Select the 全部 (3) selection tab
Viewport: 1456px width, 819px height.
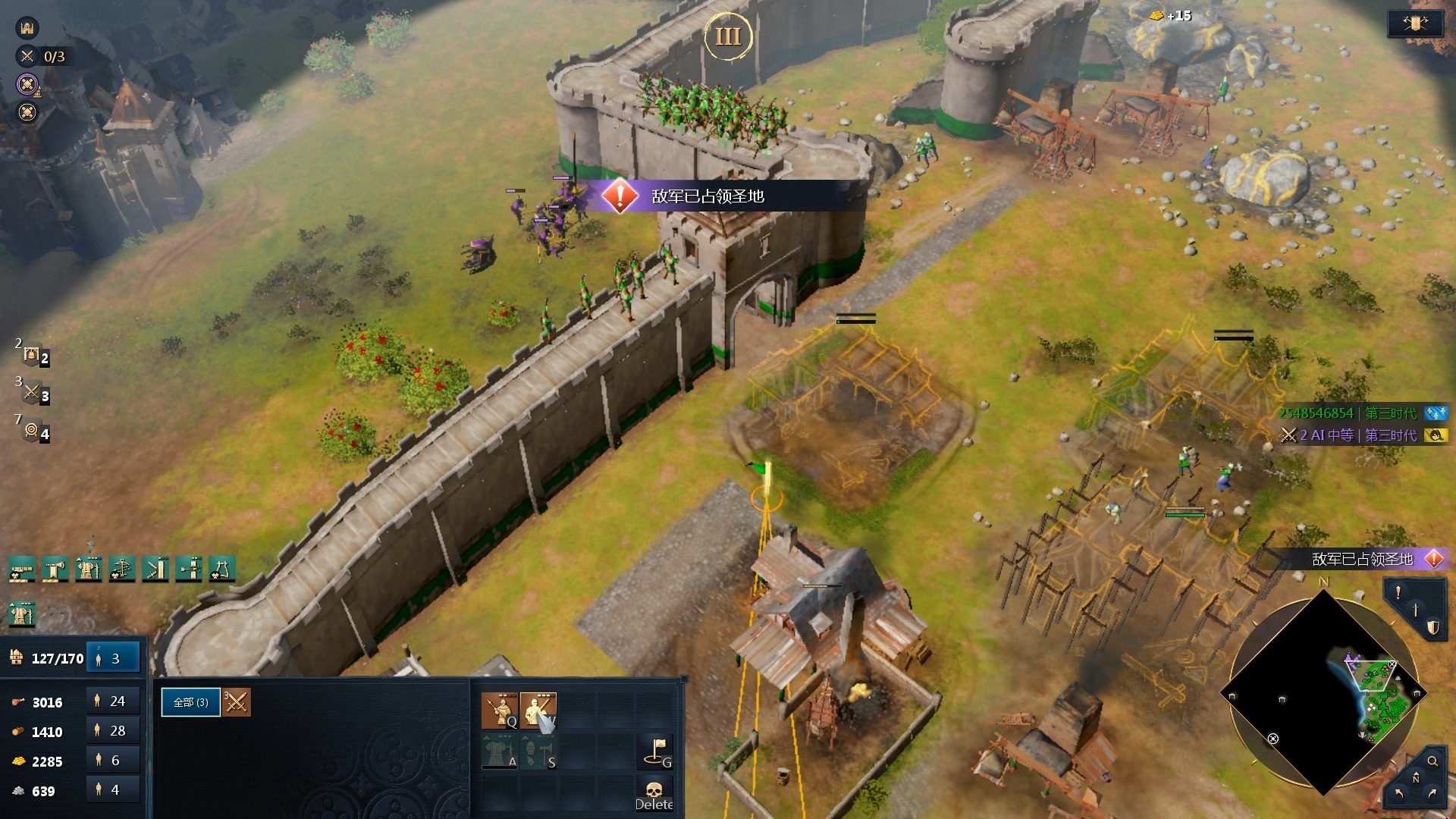(x=190, y=702)
